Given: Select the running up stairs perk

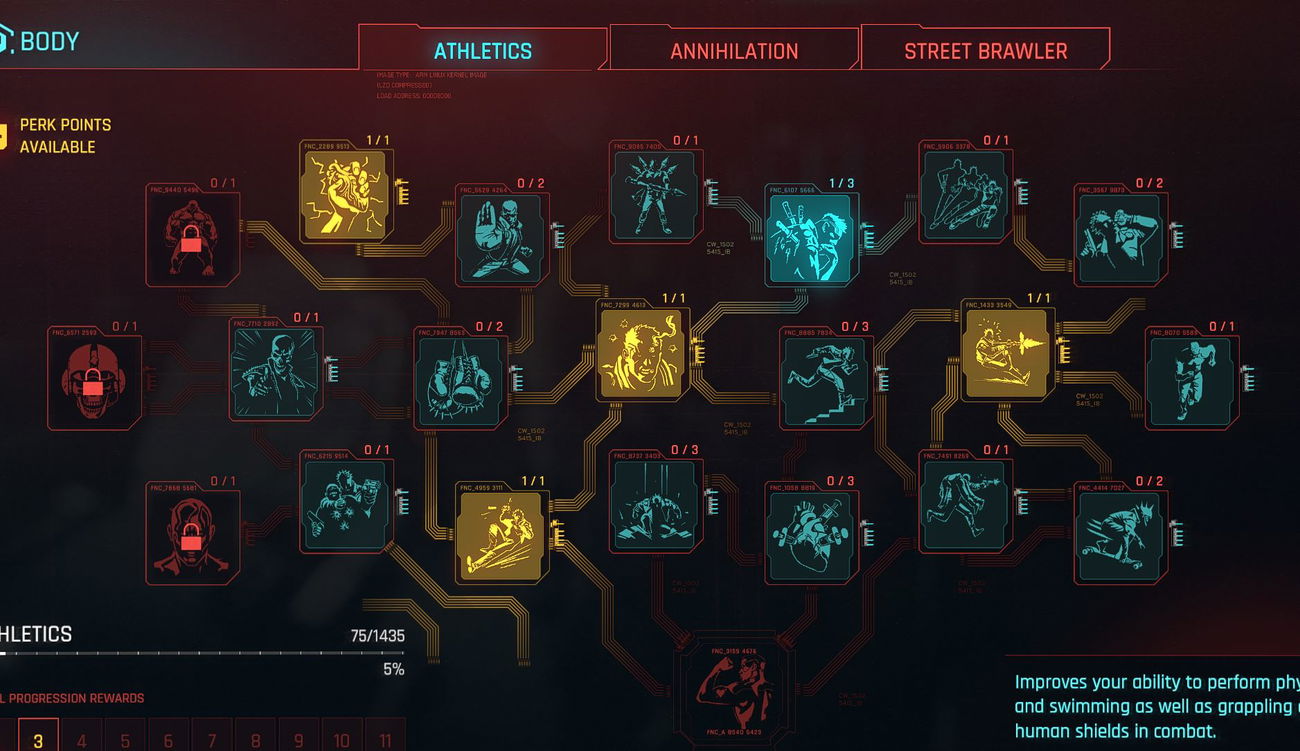Looking at the screenshot, I should (x=824, y=381).
